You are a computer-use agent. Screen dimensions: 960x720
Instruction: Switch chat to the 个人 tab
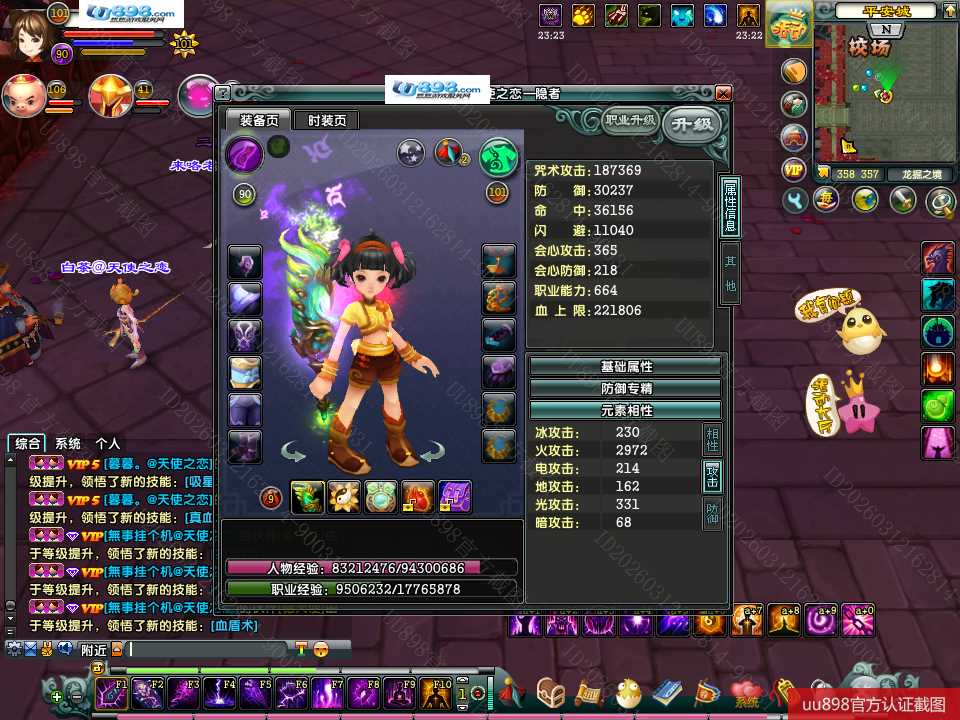point(107,443)
